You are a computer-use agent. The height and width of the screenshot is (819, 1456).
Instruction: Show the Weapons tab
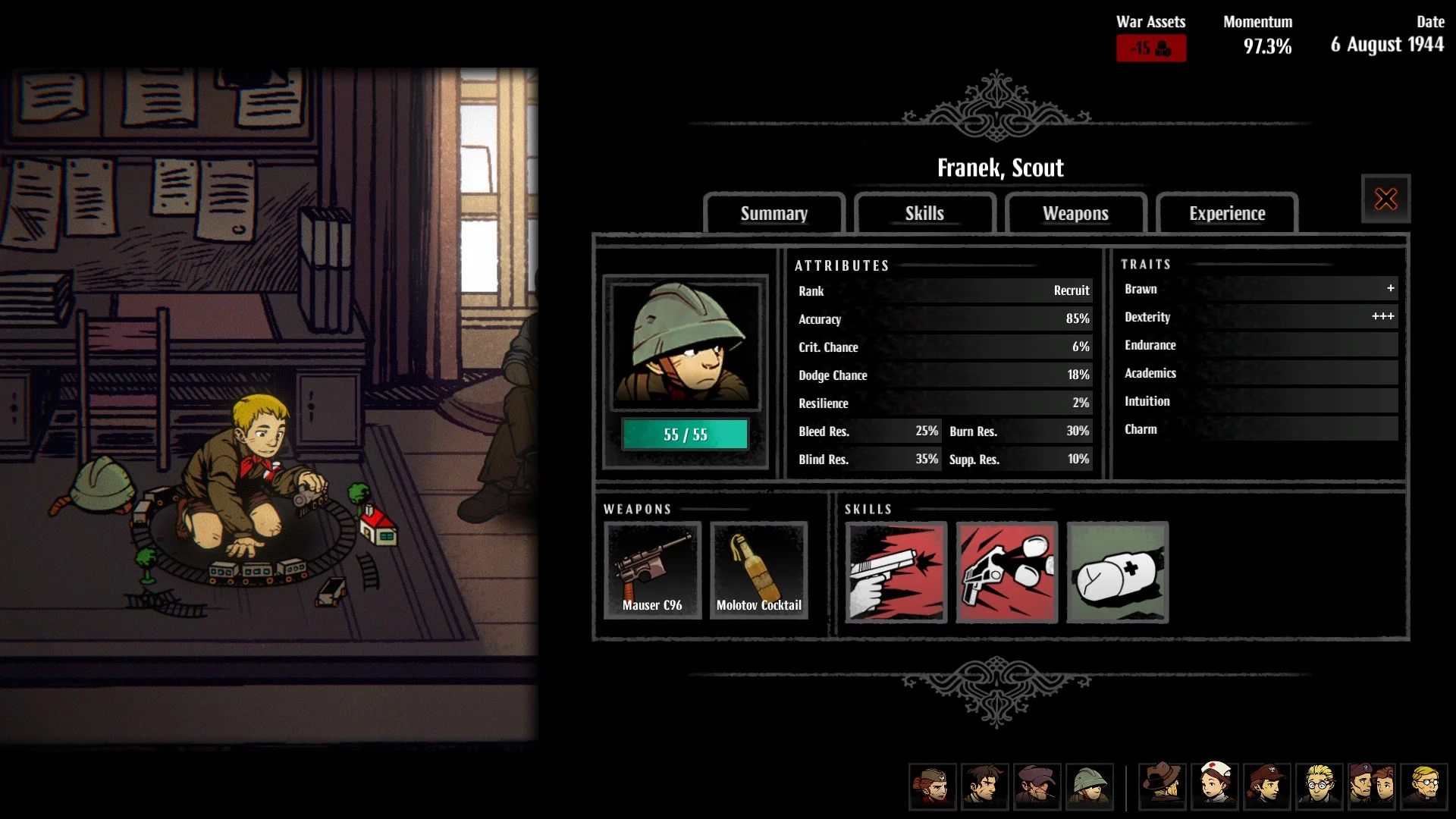[x=1075, y=214]
